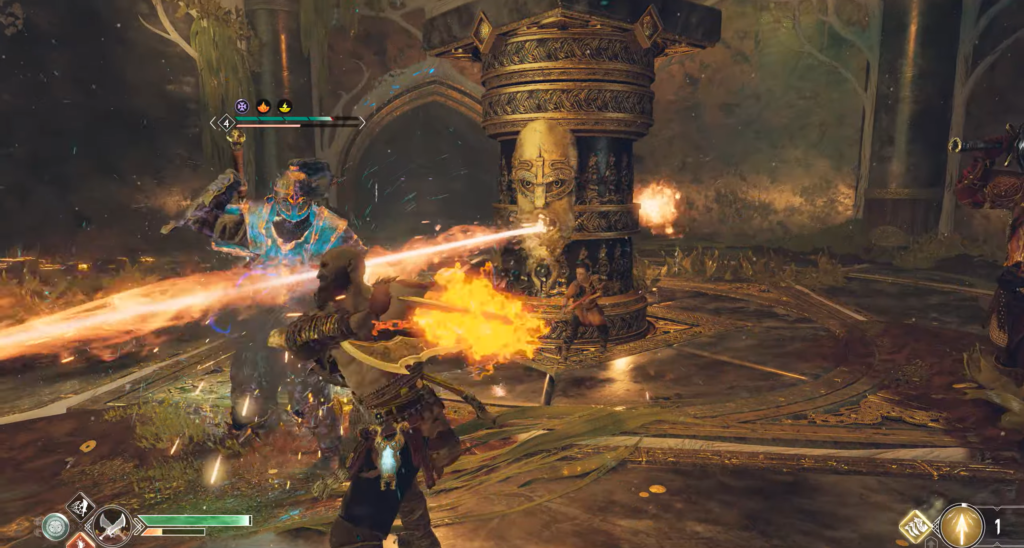1024x548 pixels.
Task: Activate the round teal shield icon
Action: 55,527
